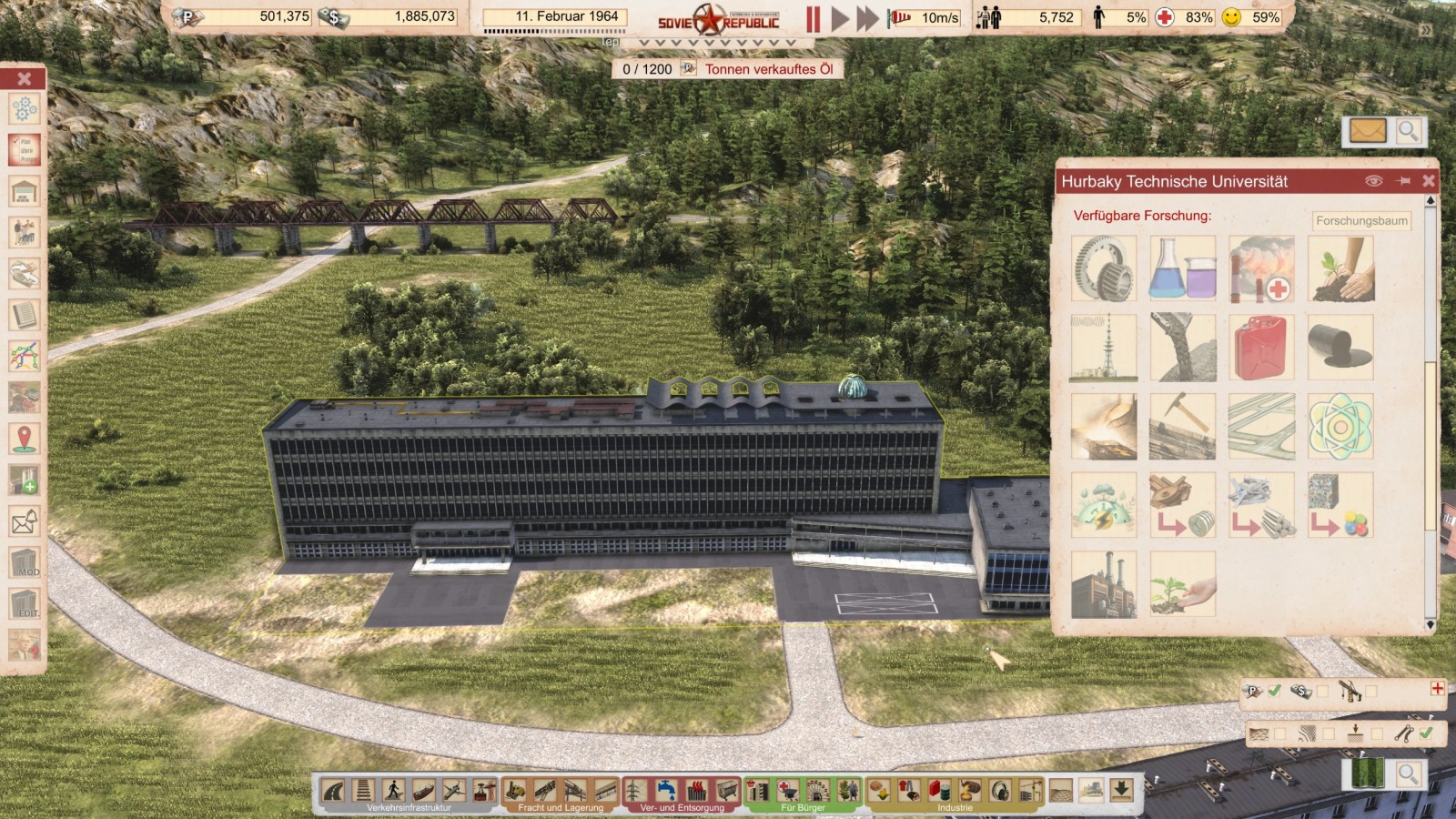Viewport: 1456px width, 819px height.
Task: Open the settings gears in left sidebar
Action: pyautogui.click(x=25, y=109)
